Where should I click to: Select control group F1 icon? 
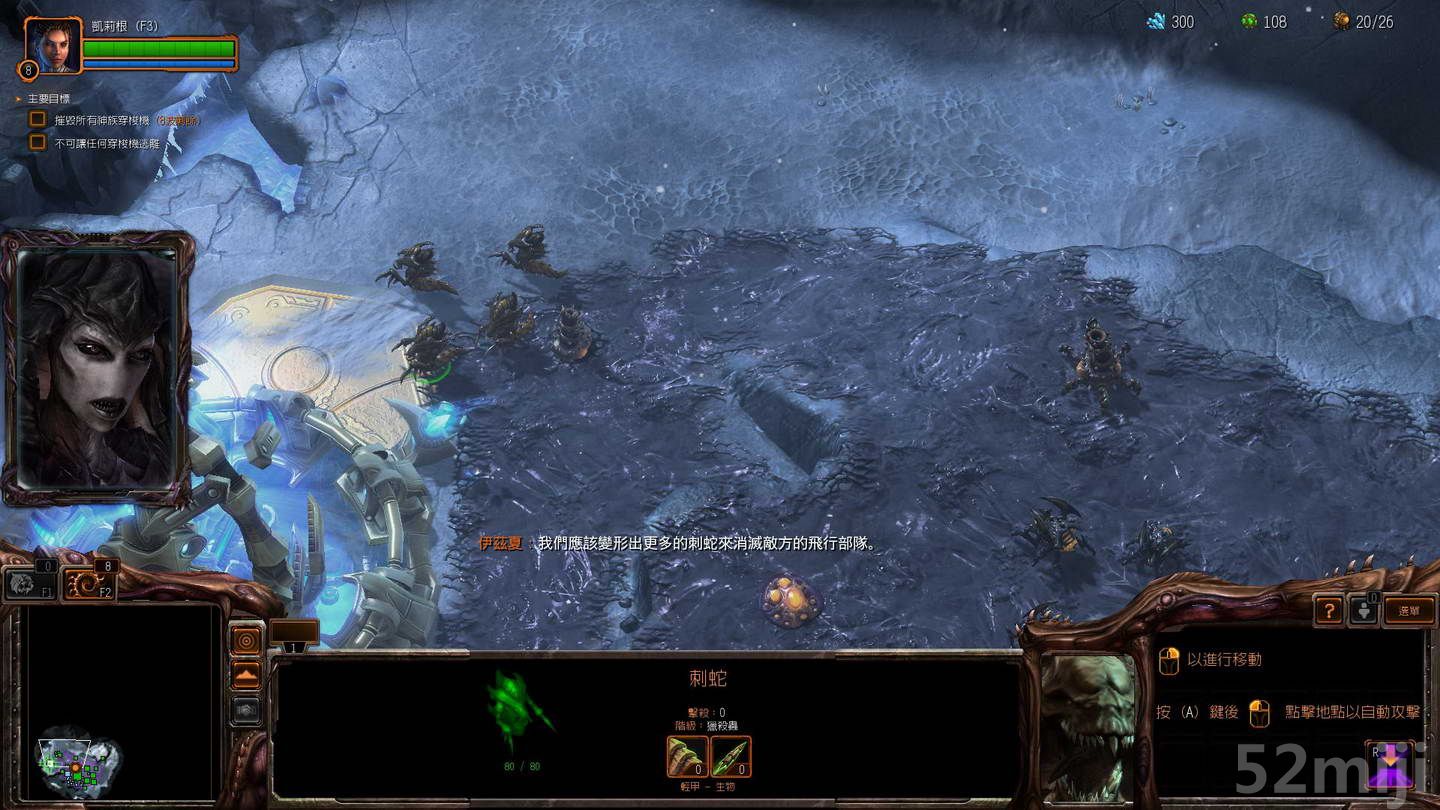pos(28,585)
